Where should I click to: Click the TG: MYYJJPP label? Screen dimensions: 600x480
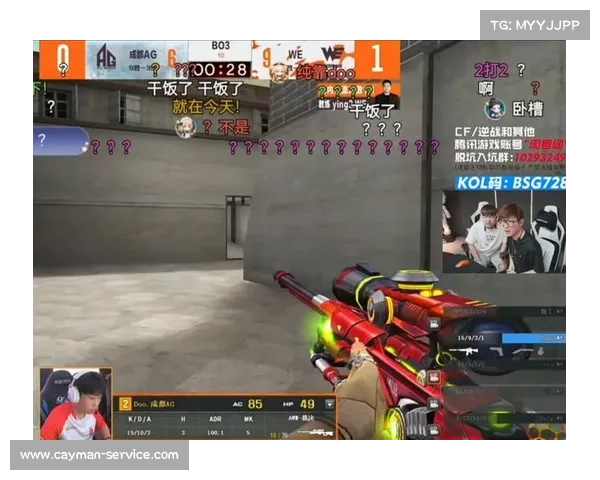[x=535, y=24]
